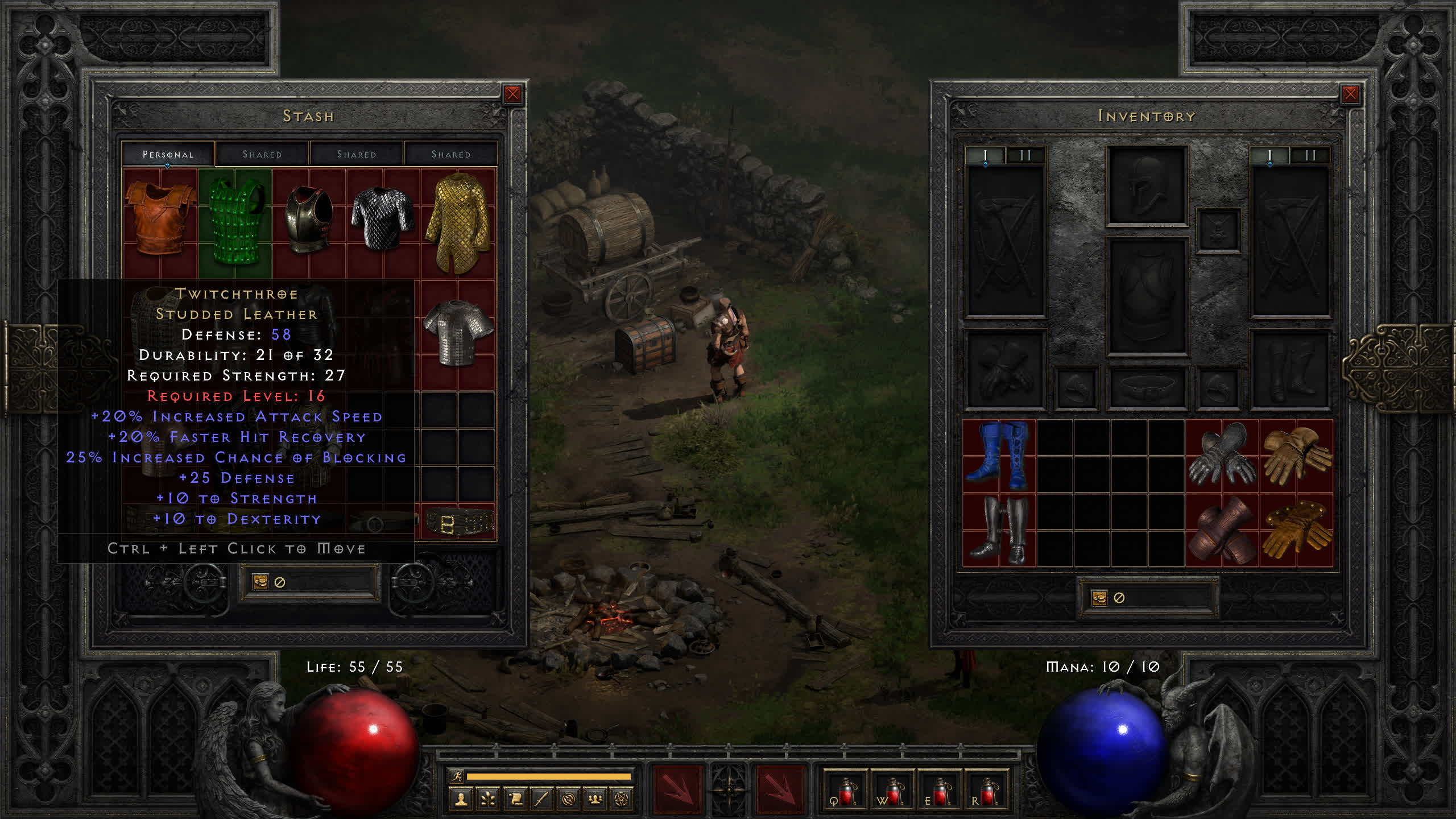Image resolution: width=1456 pixels, height=819 pixels.
Task: Open the party screen icon
Action: click(x=595, y=800)
